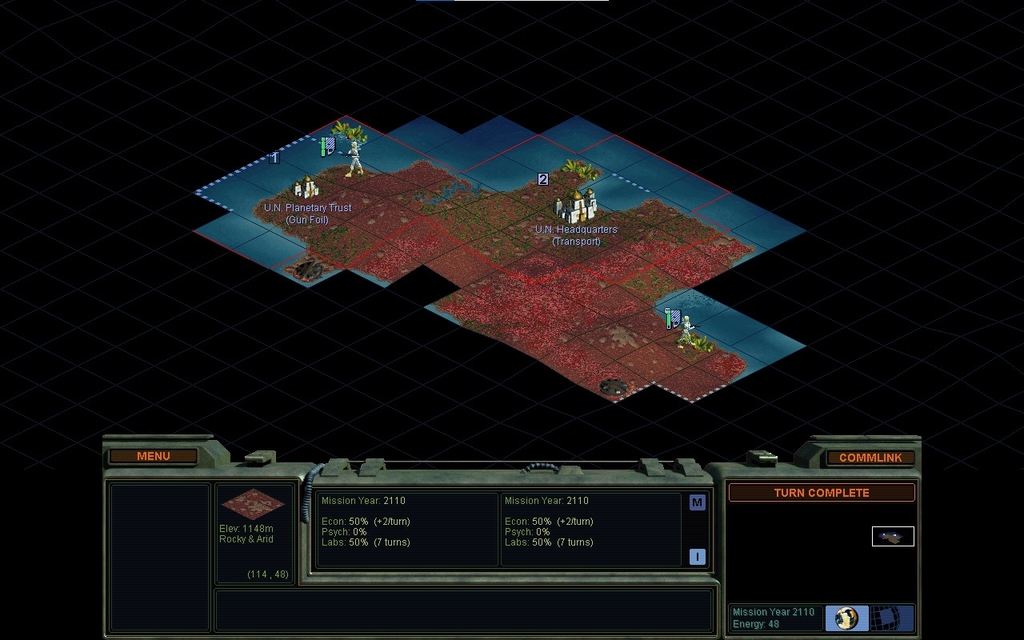This screenshot has width=1024, height=640.
Task: Click the M button in info panel
Action: (x=697, y=503)
